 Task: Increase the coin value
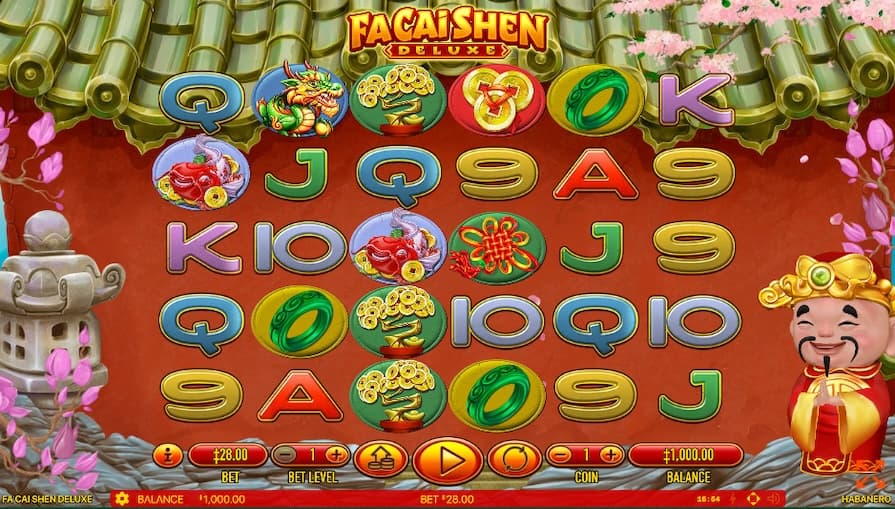[x=612, y=455]
